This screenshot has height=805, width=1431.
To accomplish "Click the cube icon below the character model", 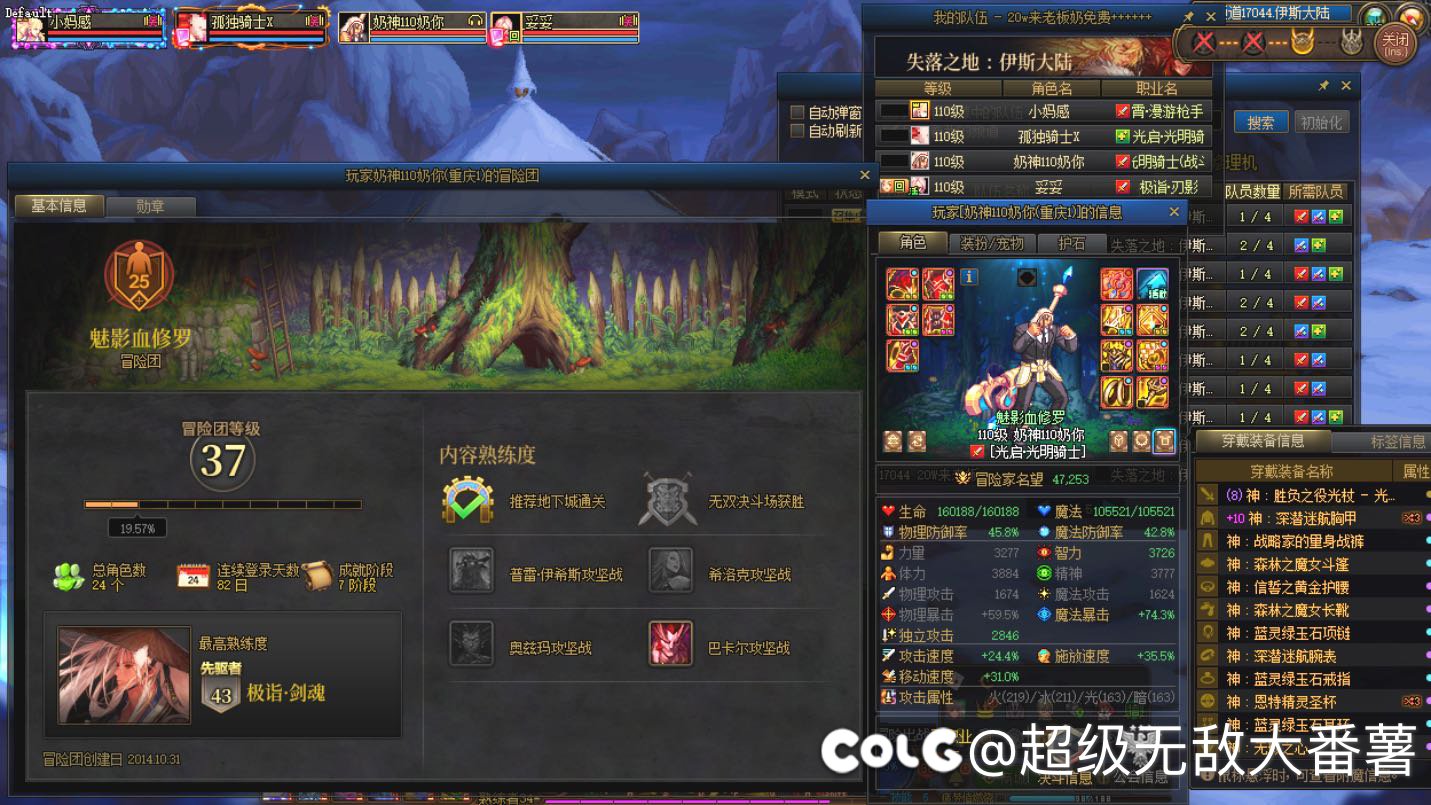I will coord(1119,437).
